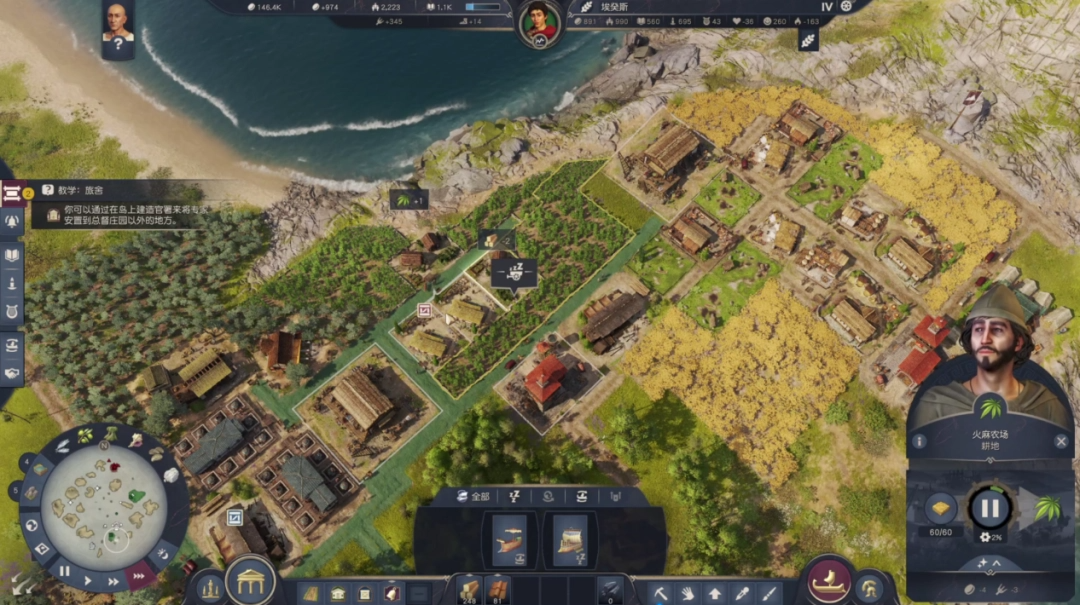Open the hemp farm info button
The image size is (1080, 605).
918,441
